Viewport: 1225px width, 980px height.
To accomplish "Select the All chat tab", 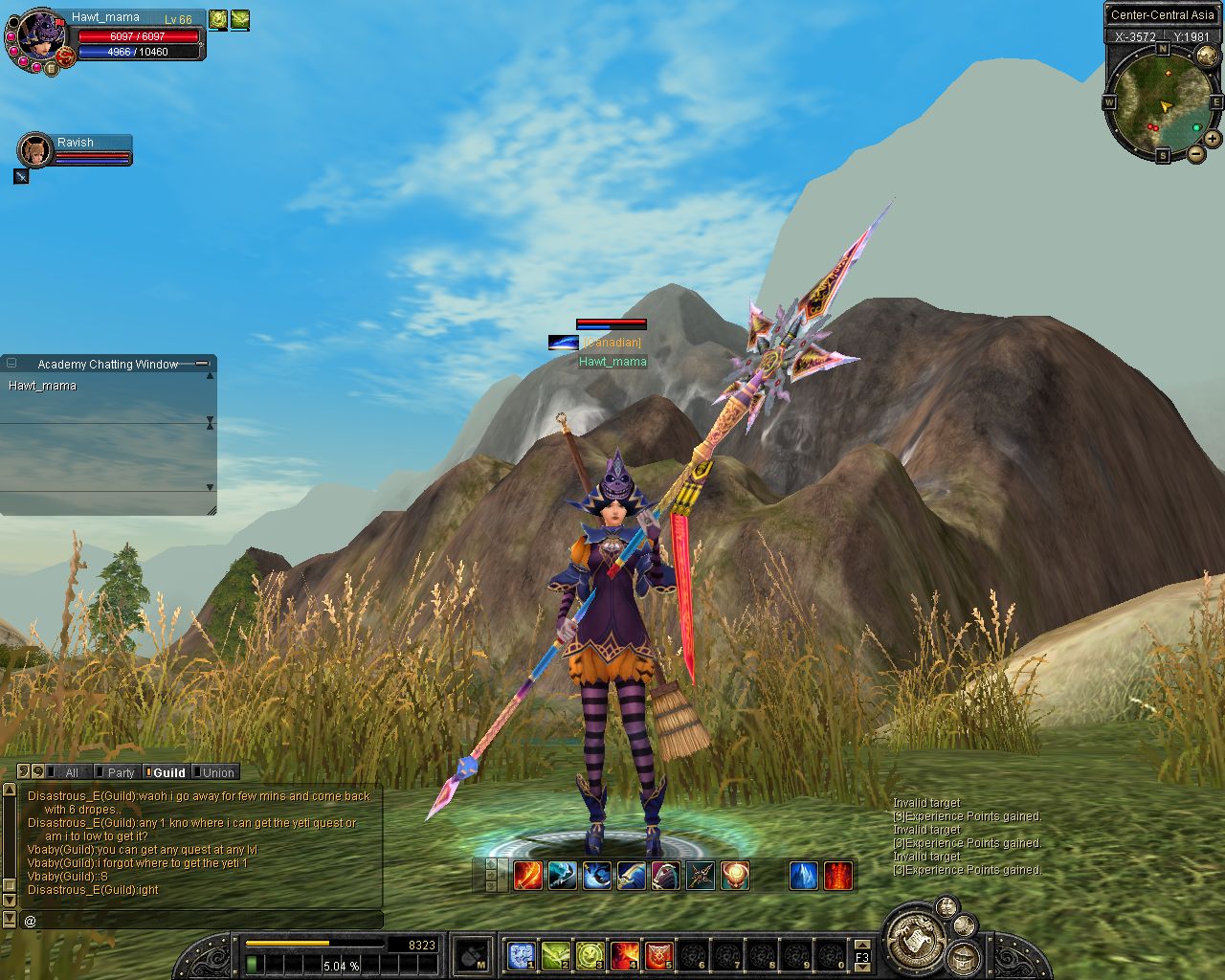I will pyautogui.click(x=71, y=772).
